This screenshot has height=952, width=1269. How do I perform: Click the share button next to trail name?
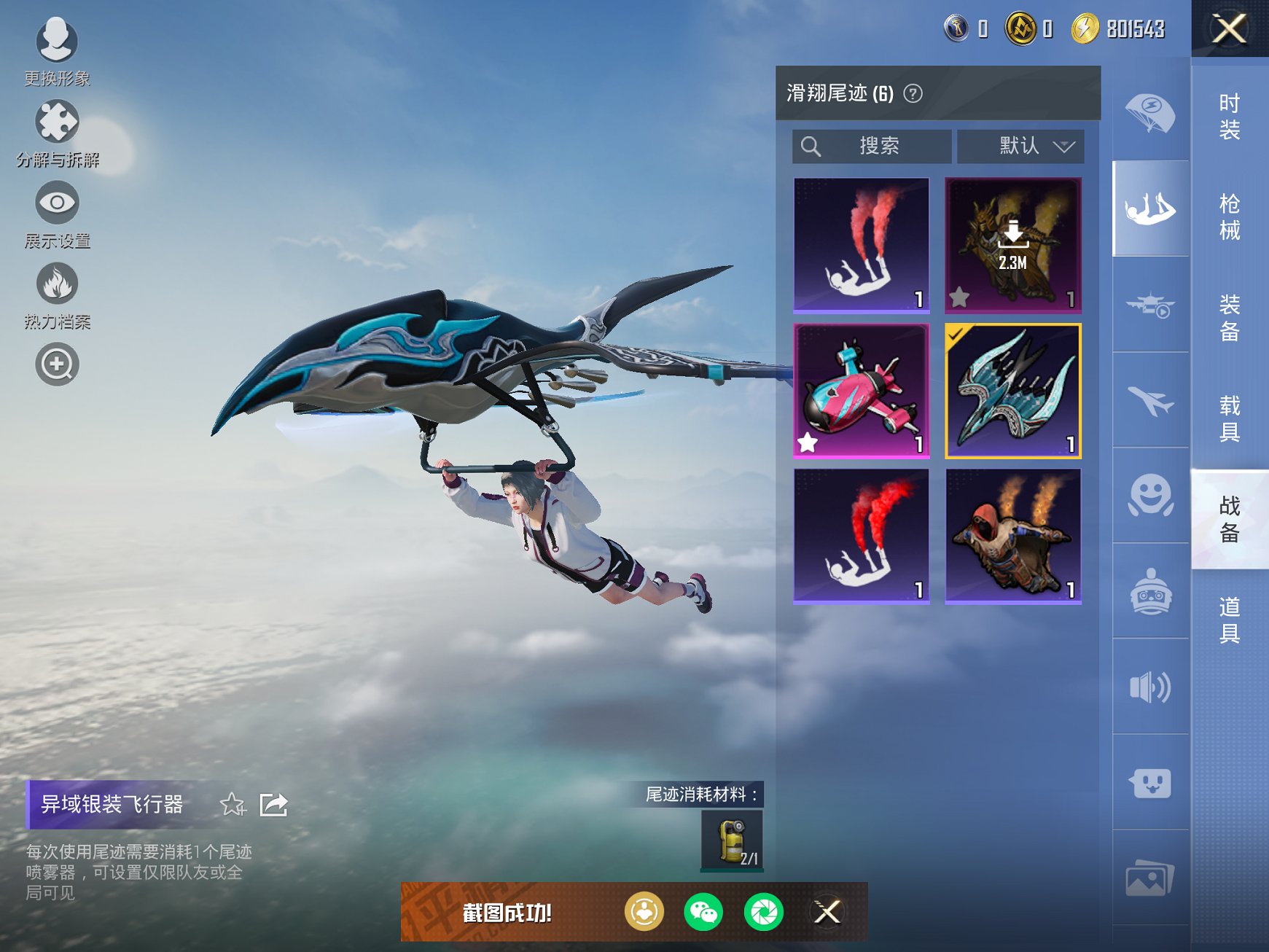pos(275,804)
